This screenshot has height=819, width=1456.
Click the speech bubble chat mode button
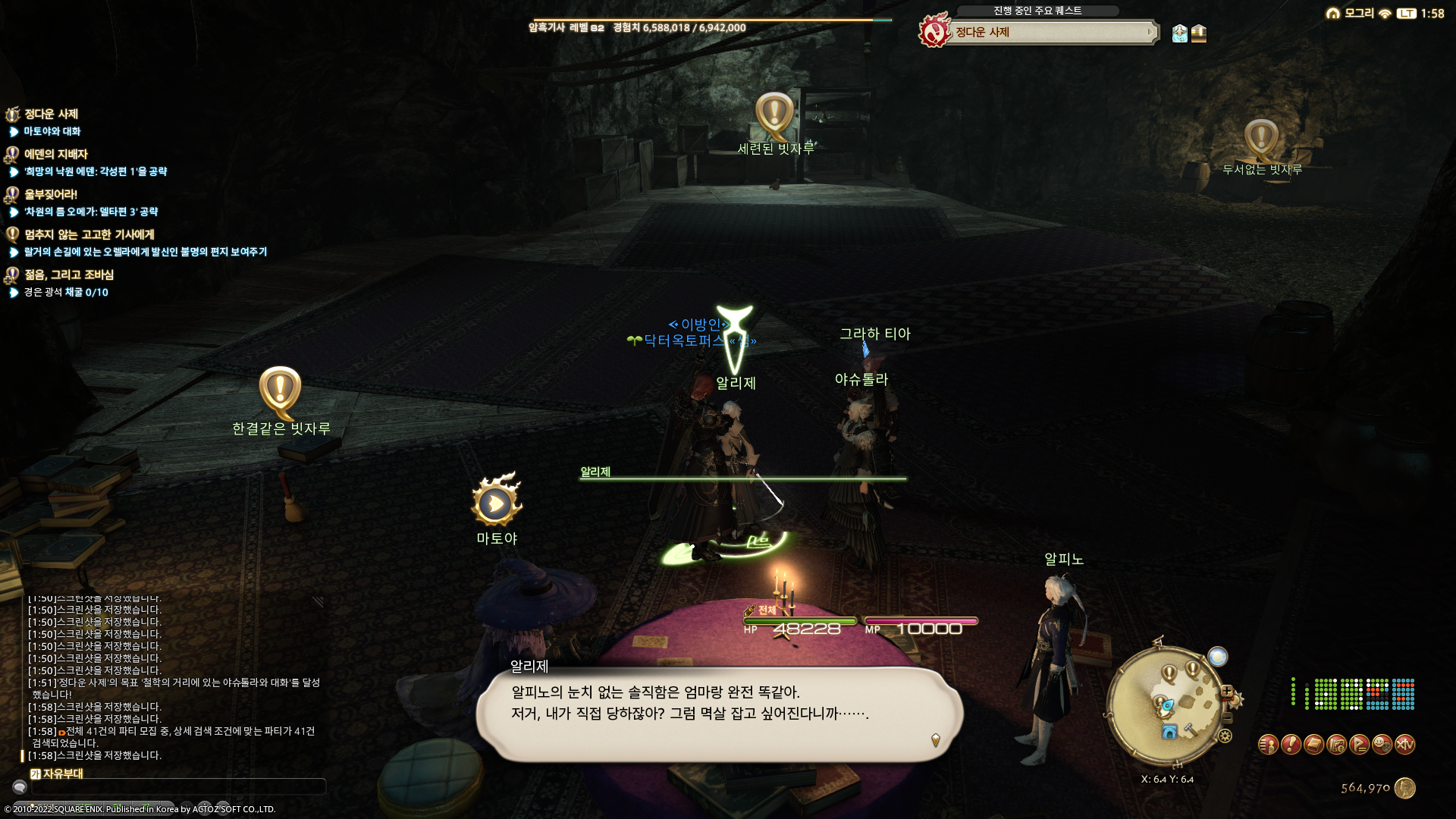pyautogui.click(x=20, y=787)
